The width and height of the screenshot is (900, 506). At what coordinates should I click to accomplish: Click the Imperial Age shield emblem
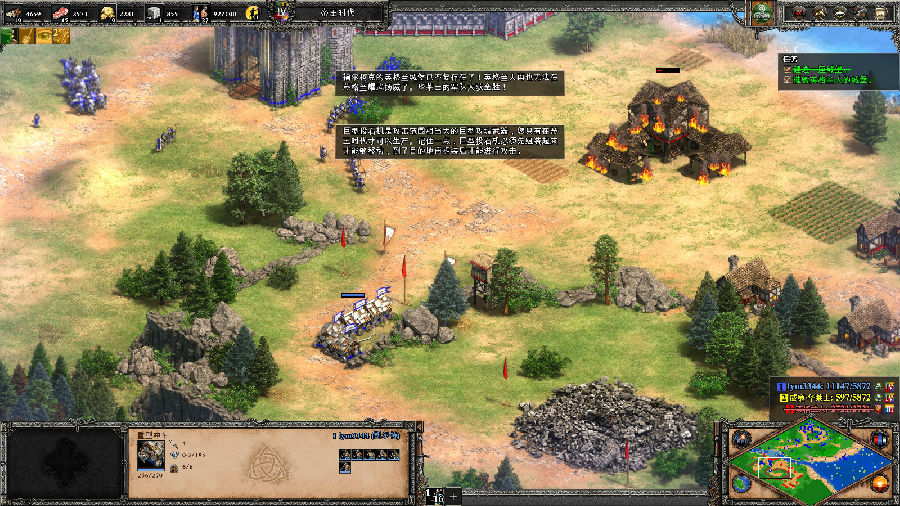pyautogui.click(x=281, y=12)
